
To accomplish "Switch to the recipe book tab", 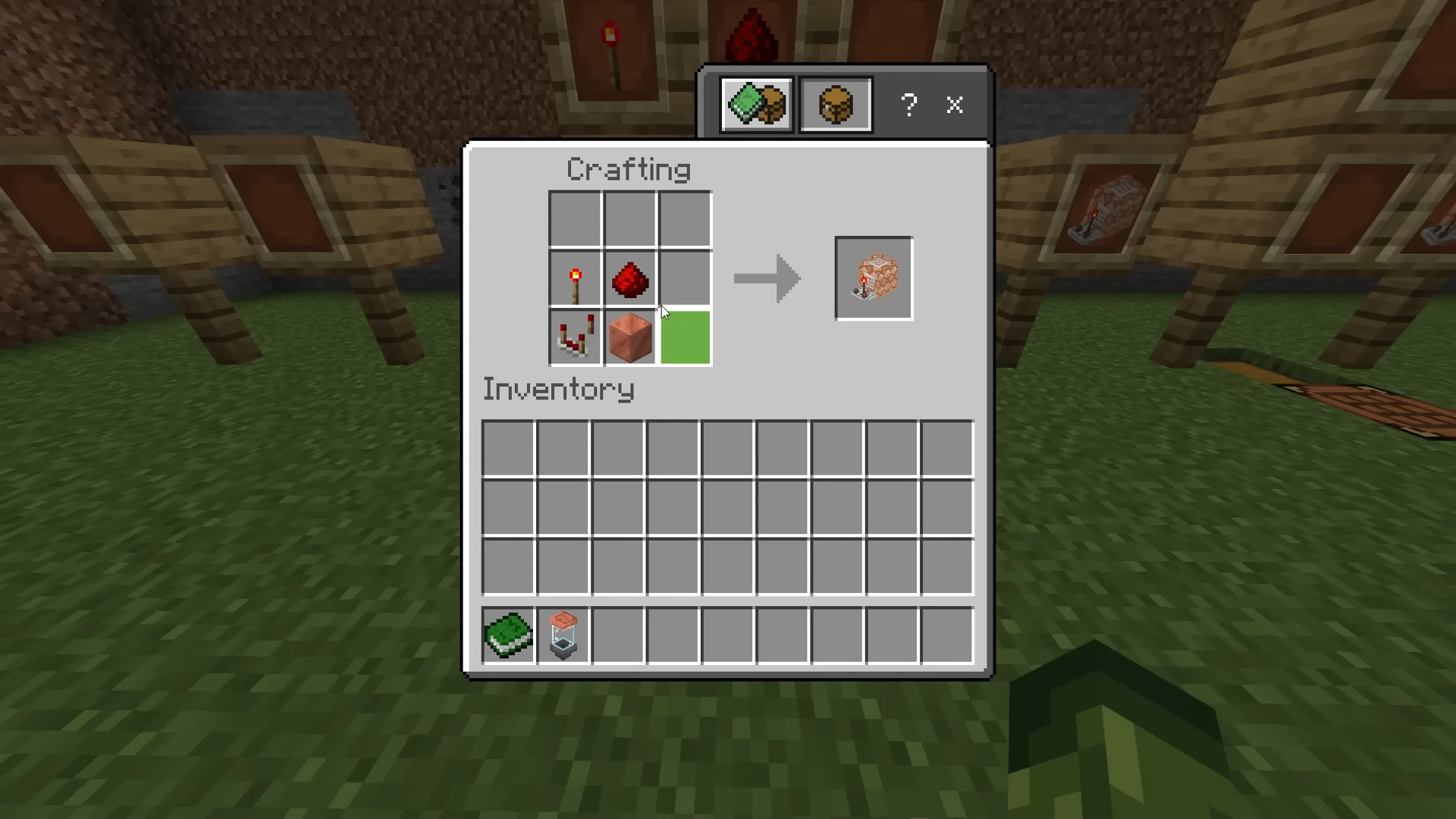I will tap(757, 105).
